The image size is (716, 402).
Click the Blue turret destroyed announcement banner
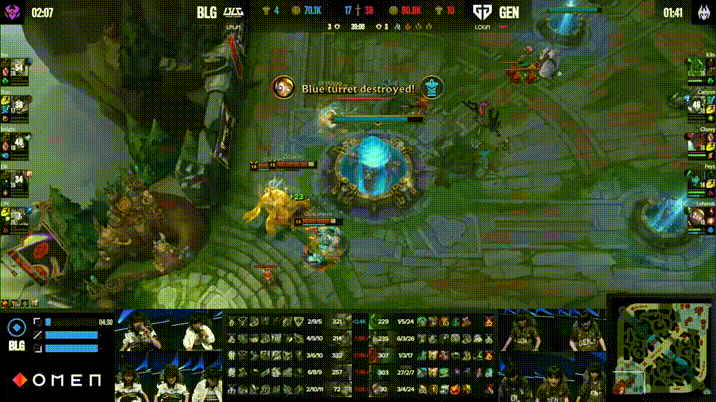358,89
